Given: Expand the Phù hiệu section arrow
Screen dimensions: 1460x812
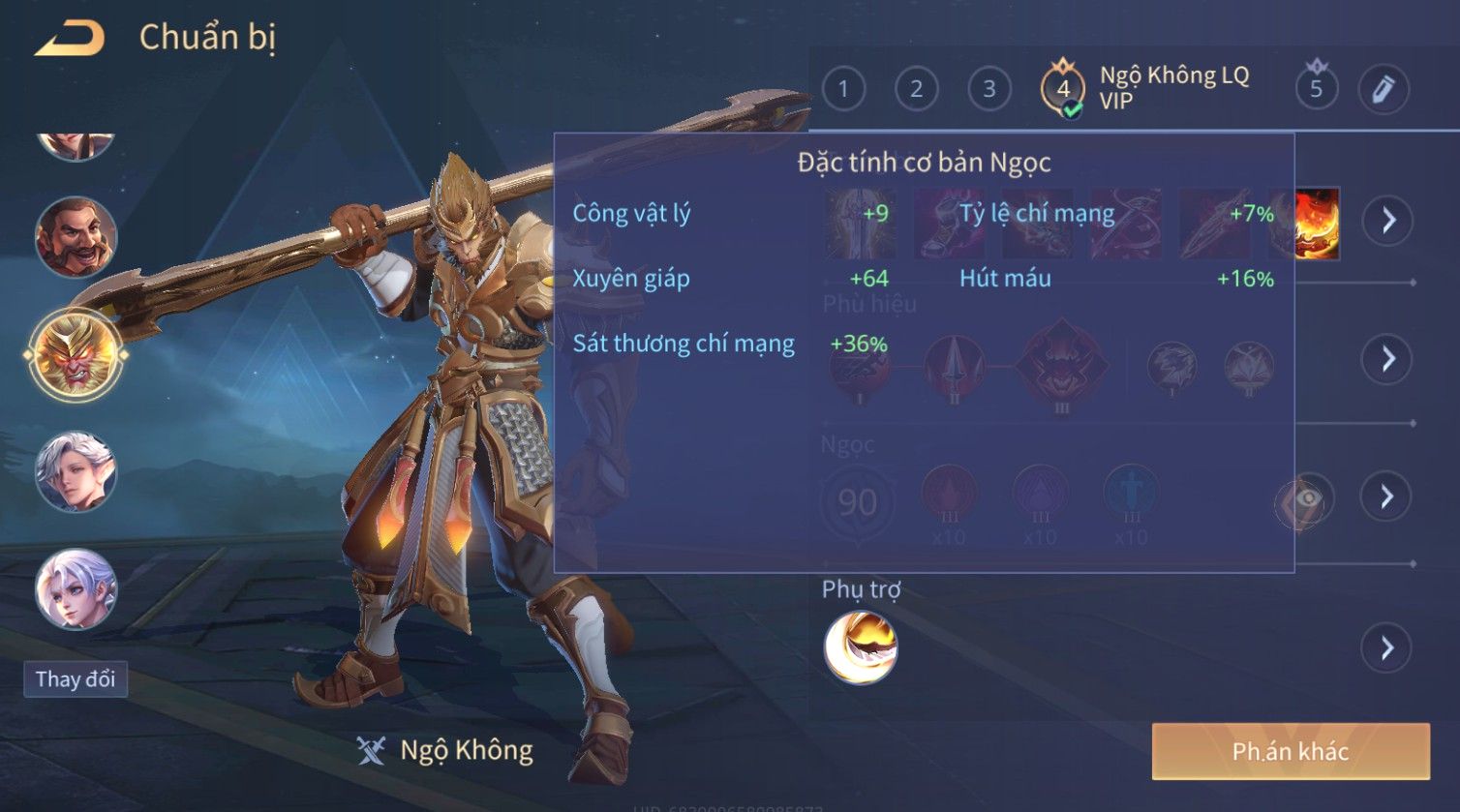Looking at the screenshot, I should point(1387,359).
